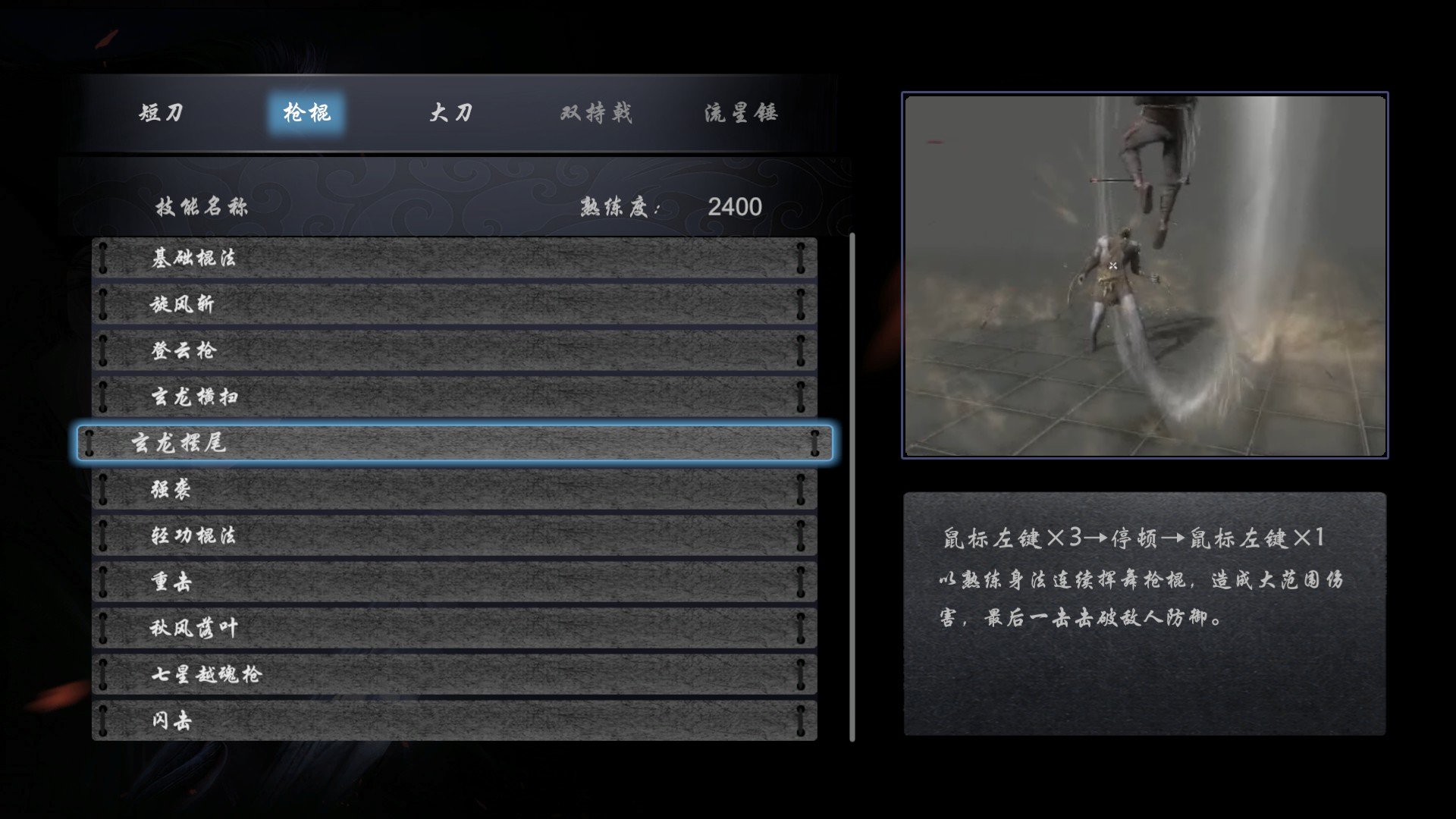Screen dimensions: 1456x819
Task: View details for 重击
Action: pyautogui.click(x=455, y=583)
